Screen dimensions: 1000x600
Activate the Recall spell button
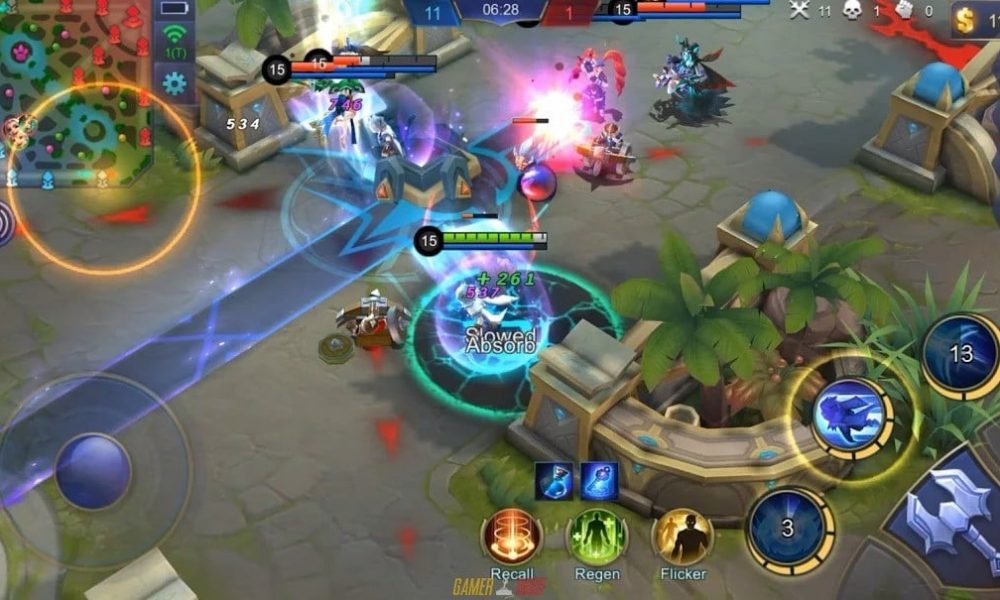(x=512, y=537)
